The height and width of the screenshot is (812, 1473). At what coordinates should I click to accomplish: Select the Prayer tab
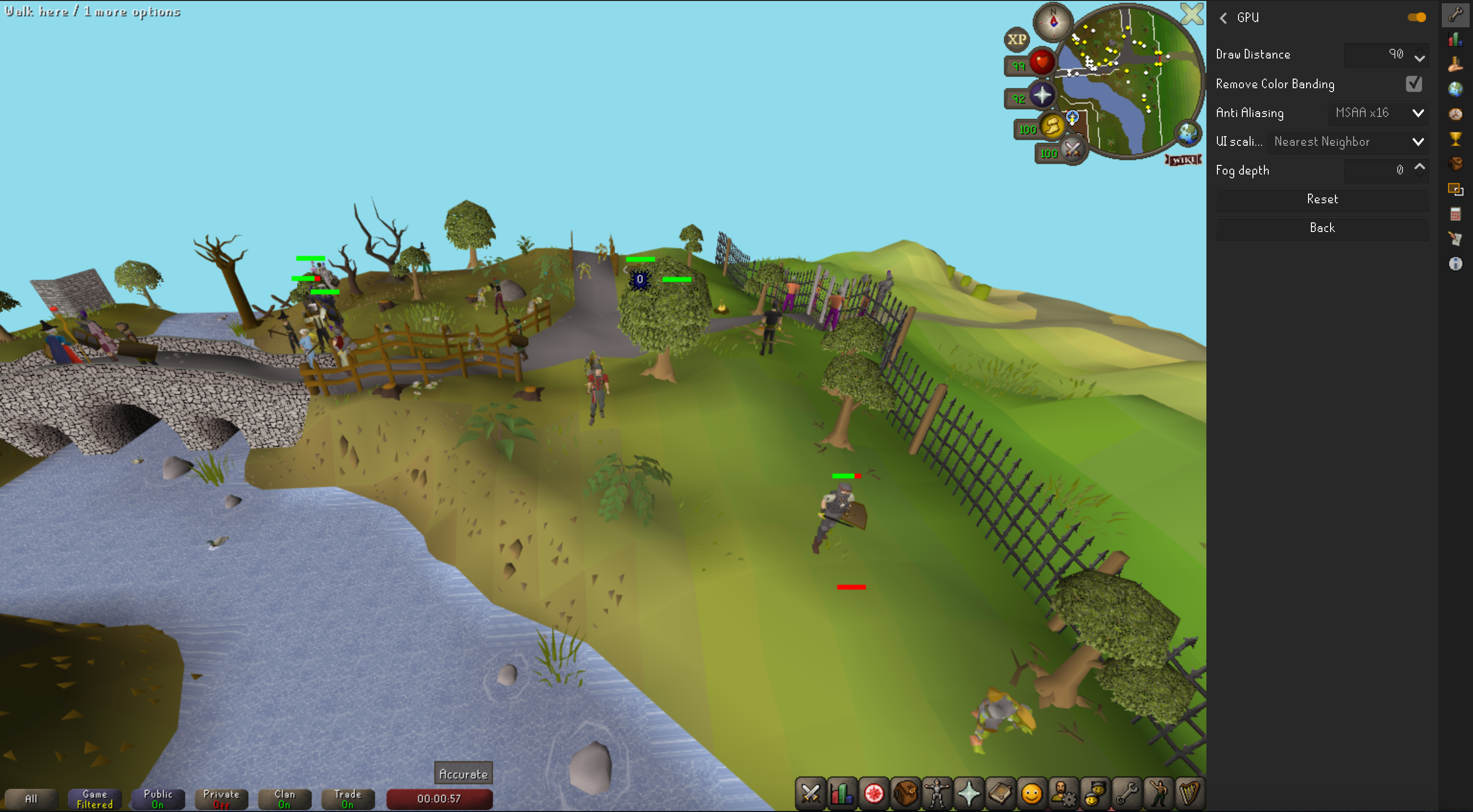(x=968, y=794)
